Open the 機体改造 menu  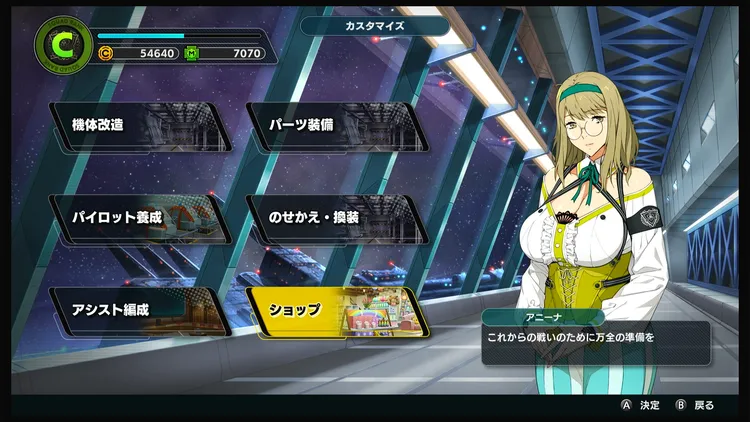(140, 126)
